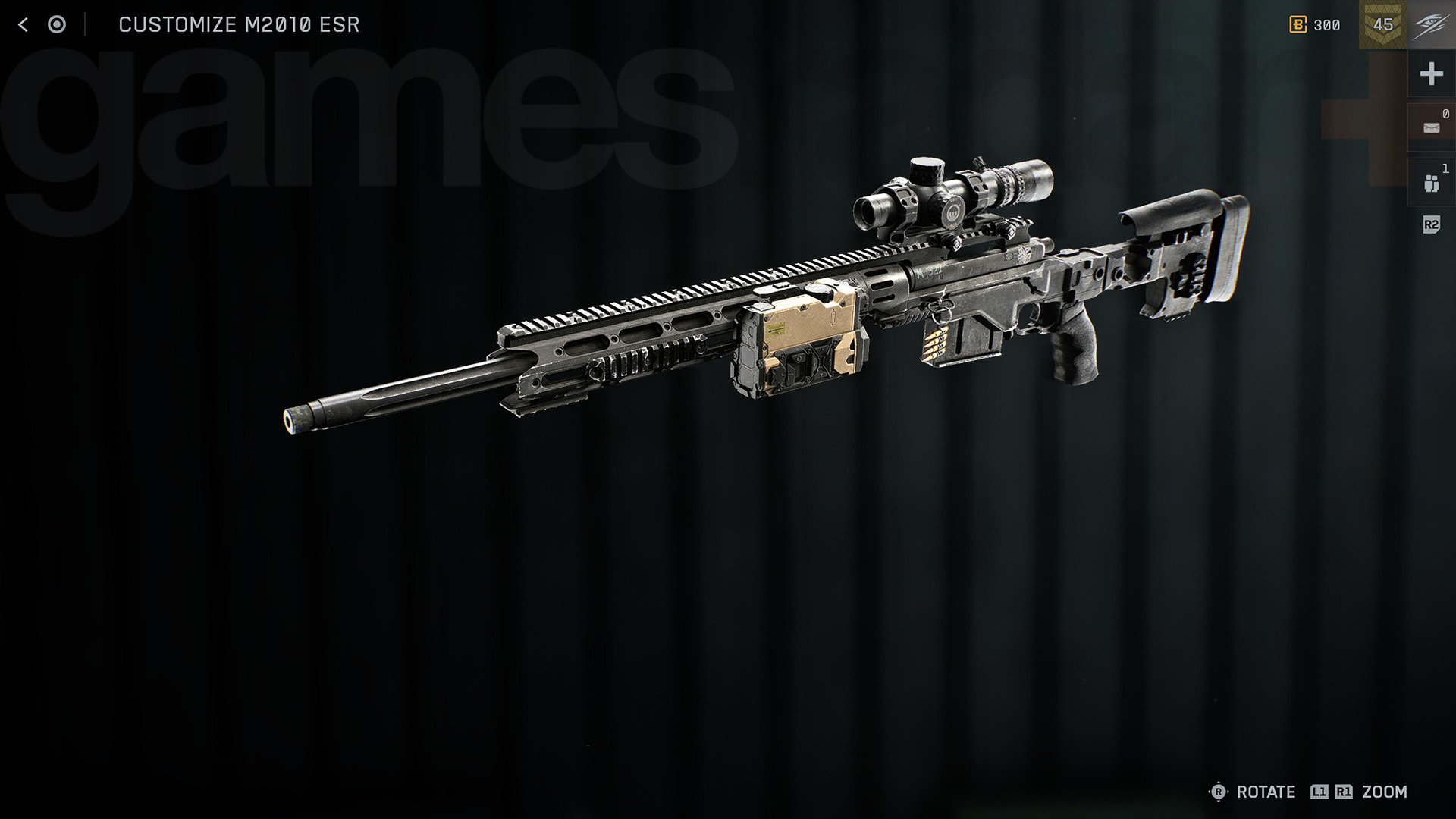Click the player emblem at the top right
The height and width of the screenshot is (819, 1456).
[1432, 24]
